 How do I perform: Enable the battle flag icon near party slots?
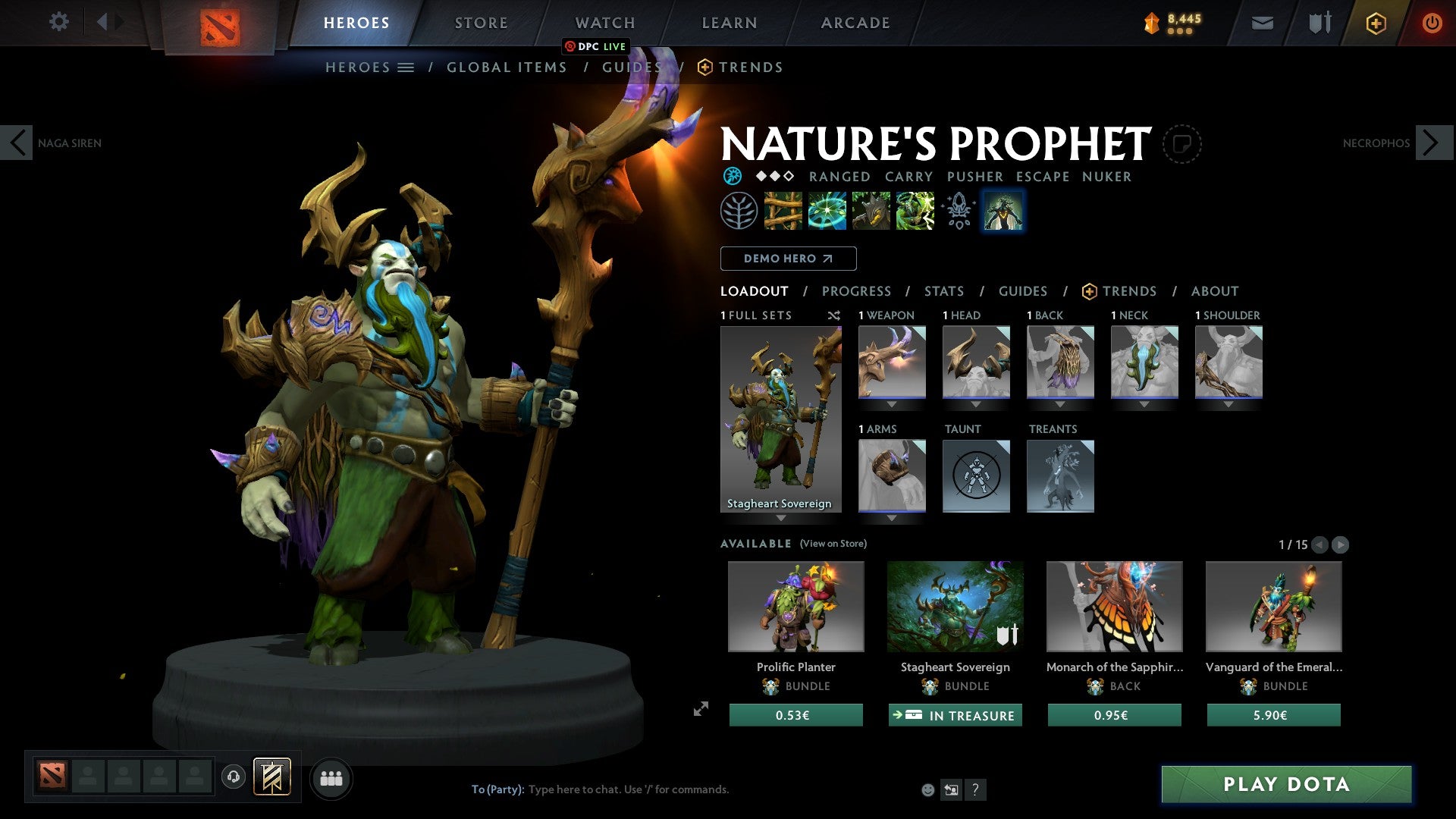coord(271,777)
